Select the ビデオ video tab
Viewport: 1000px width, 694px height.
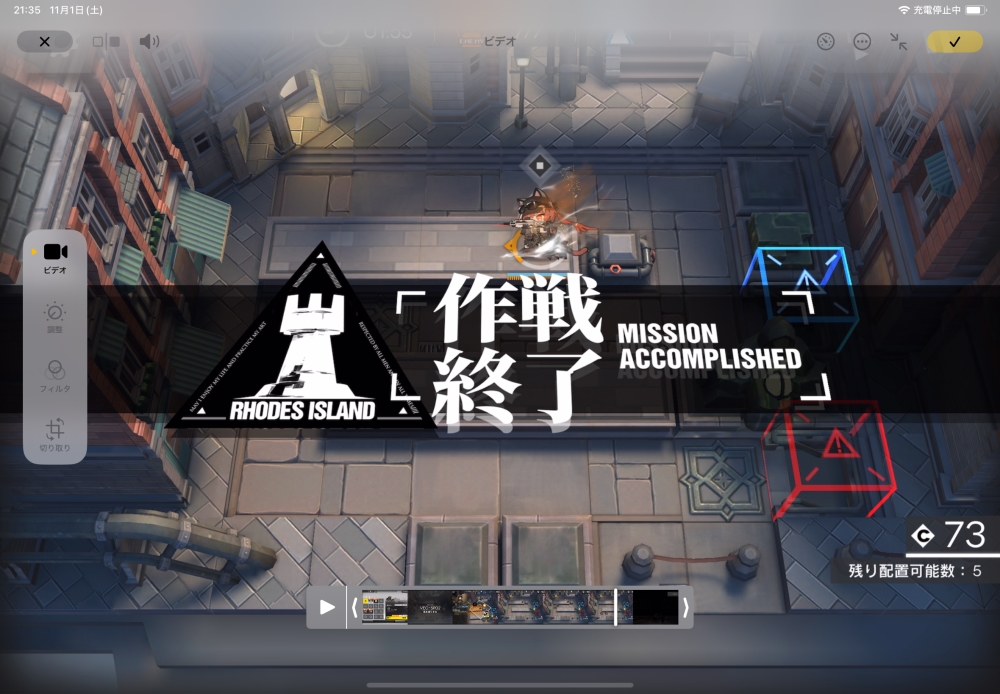click(x=55, y=257)
